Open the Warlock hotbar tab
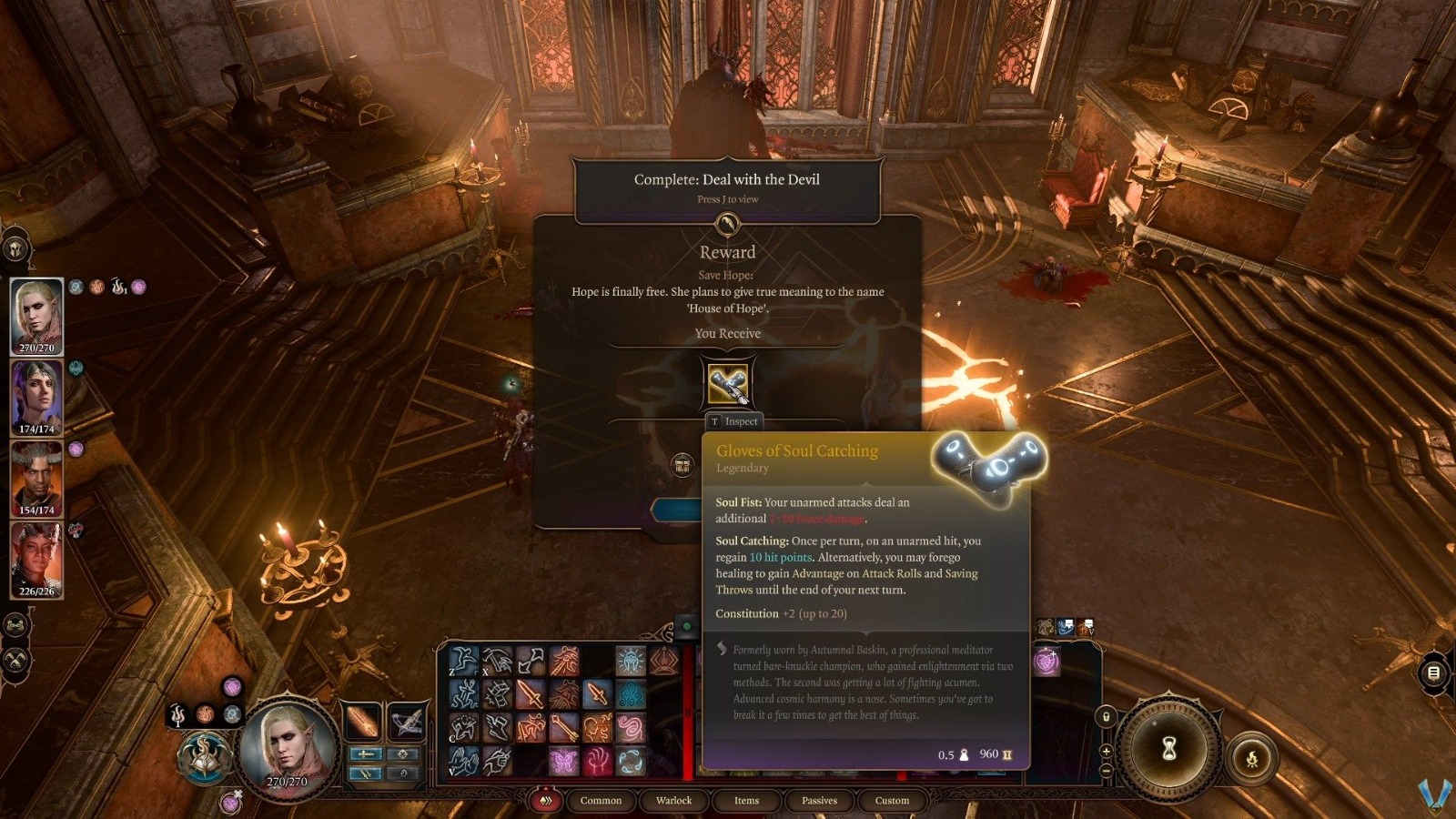The height and width of the screenshot is (819, 1456). pyautogui.click(x=673, y=801)
